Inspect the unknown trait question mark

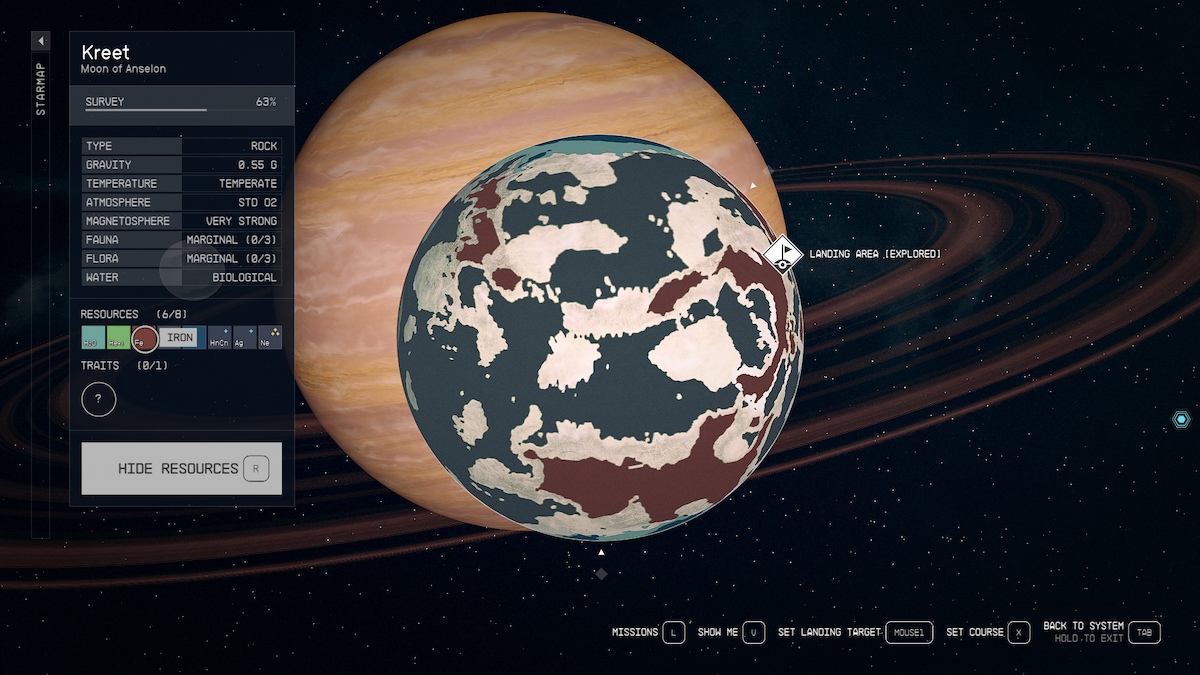pyautogui.click(x=99, y=400)
